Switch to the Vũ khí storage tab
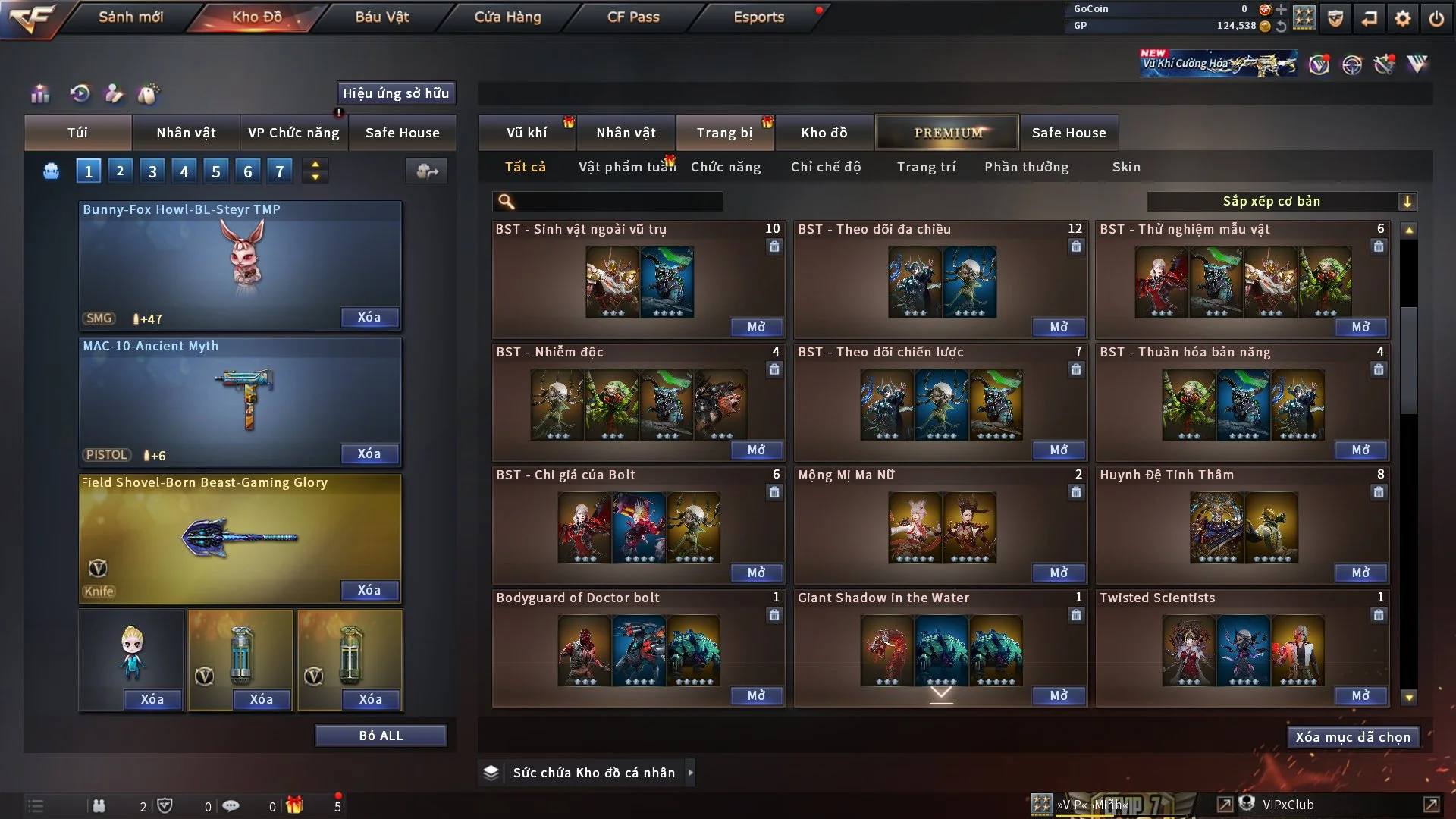 pos(526,133)
